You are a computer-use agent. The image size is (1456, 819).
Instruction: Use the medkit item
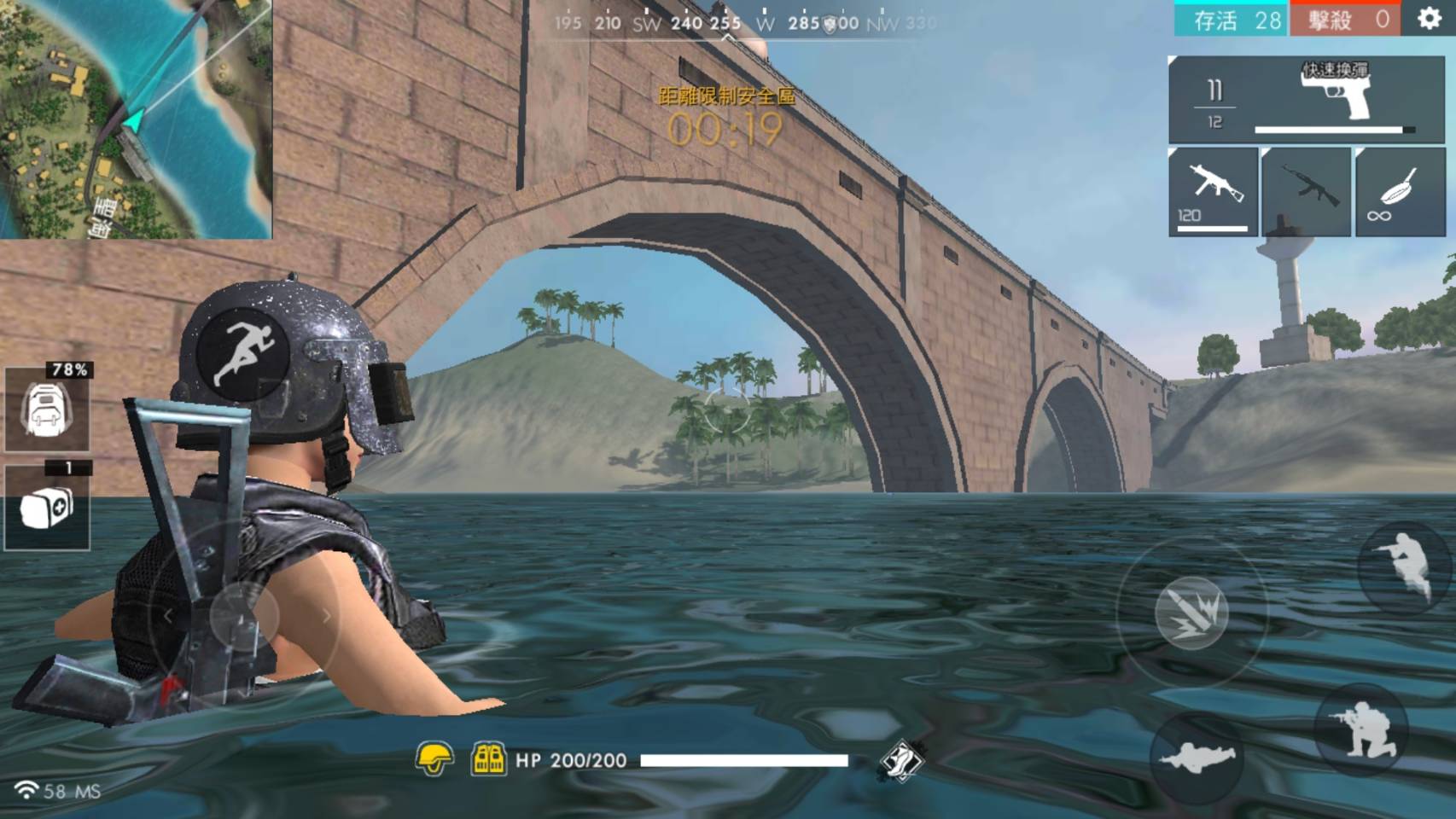[x=47, y=508]
